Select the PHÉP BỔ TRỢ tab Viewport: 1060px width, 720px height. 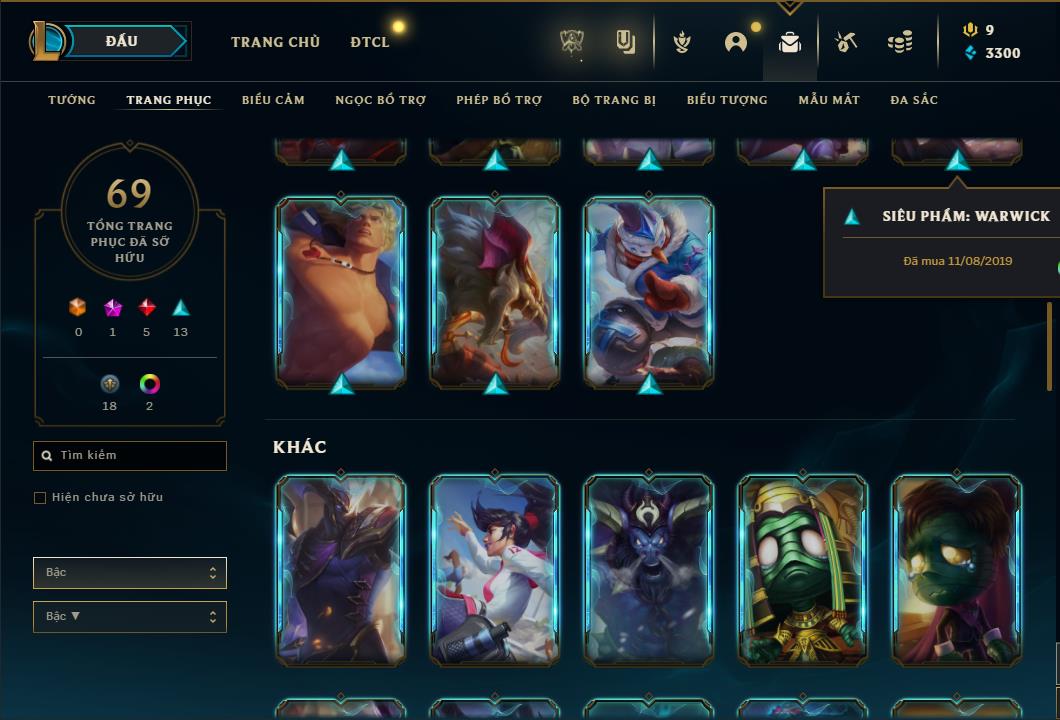(x=499, y=100)
